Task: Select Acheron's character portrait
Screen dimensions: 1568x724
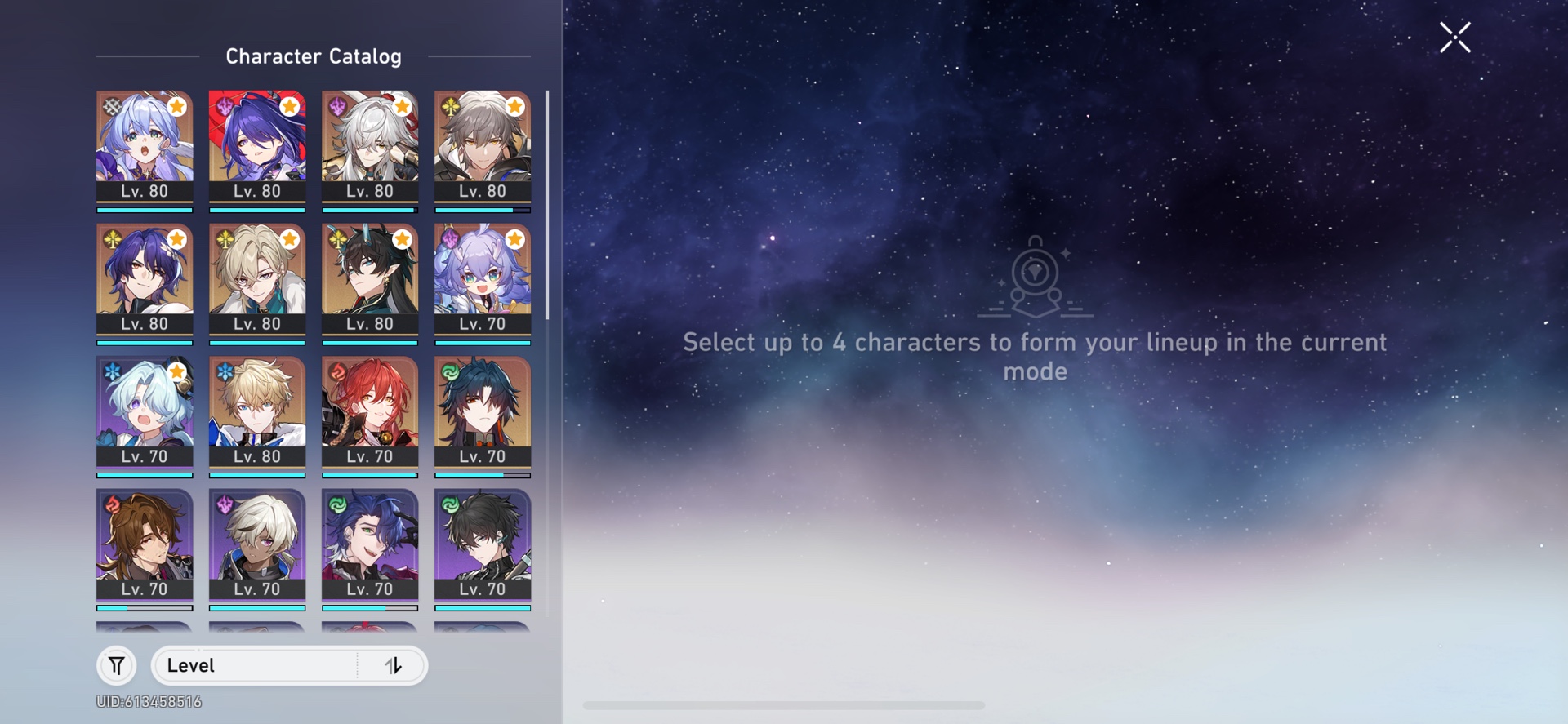Action: tap(257, 147)
